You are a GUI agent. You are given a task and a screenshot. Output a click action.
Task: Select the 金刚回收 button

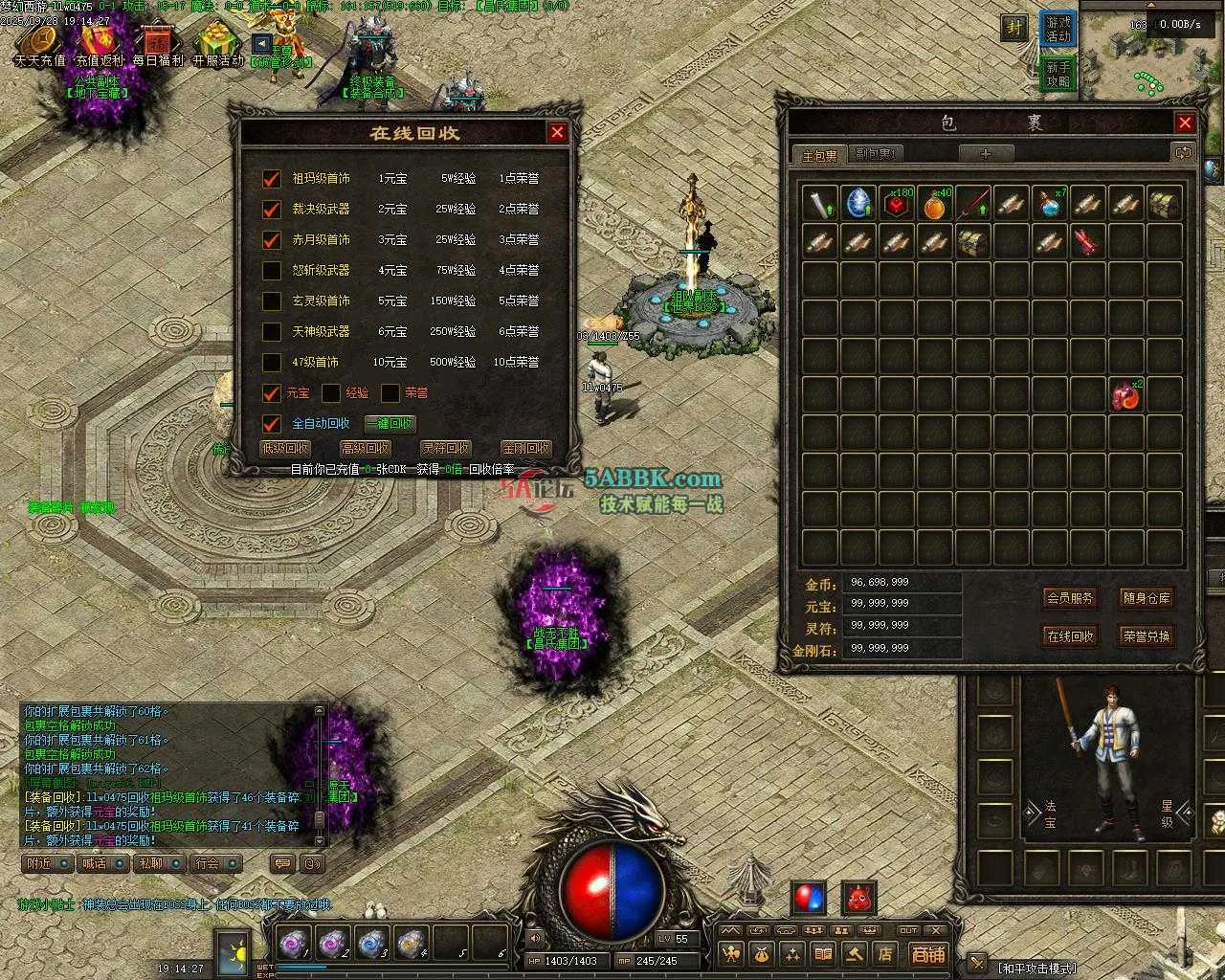coord(525,448)
